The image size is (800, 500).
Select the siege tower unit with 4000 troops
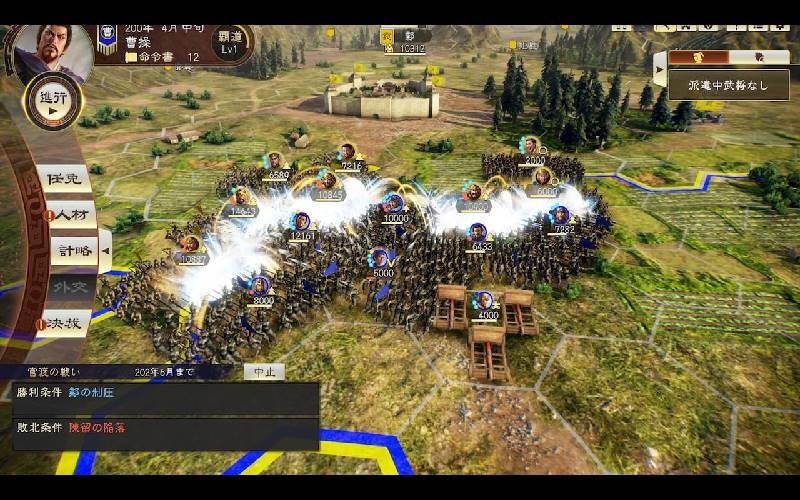484,301
